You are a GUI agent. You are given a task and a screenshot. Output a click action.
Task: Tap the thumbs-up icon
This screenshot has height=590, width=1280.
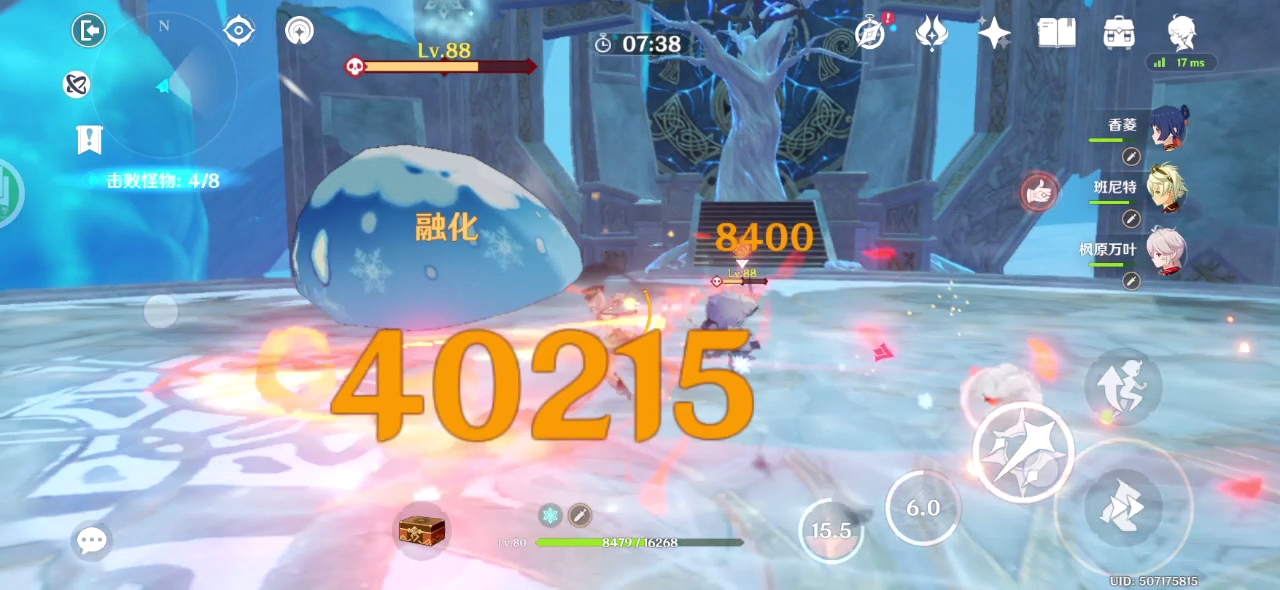(1040, 192)
